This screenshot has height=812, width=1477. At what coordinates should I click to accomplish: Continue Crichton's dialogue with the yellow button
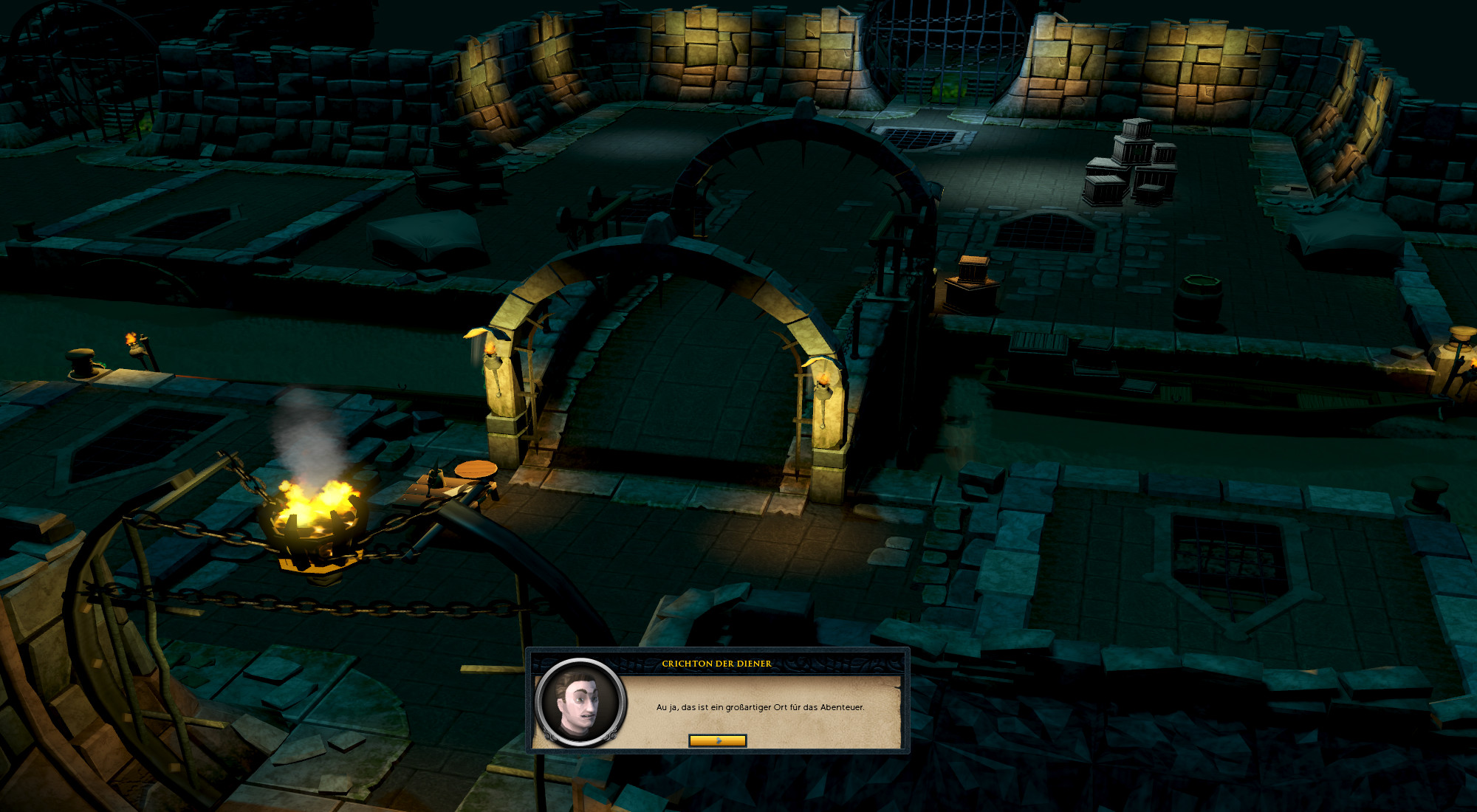tap(717, 740)
